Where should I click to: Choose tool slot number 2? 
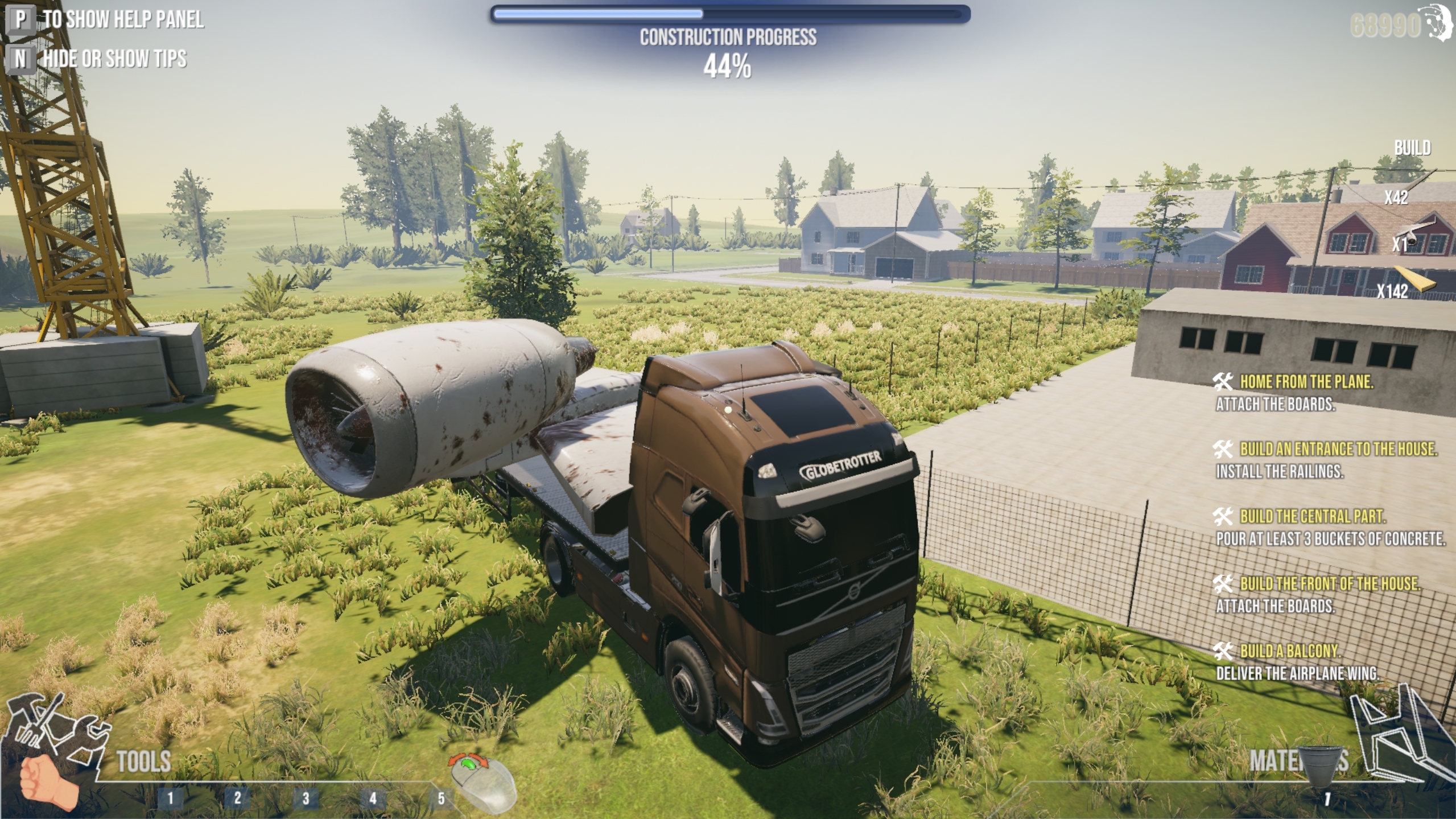[237, 798]
